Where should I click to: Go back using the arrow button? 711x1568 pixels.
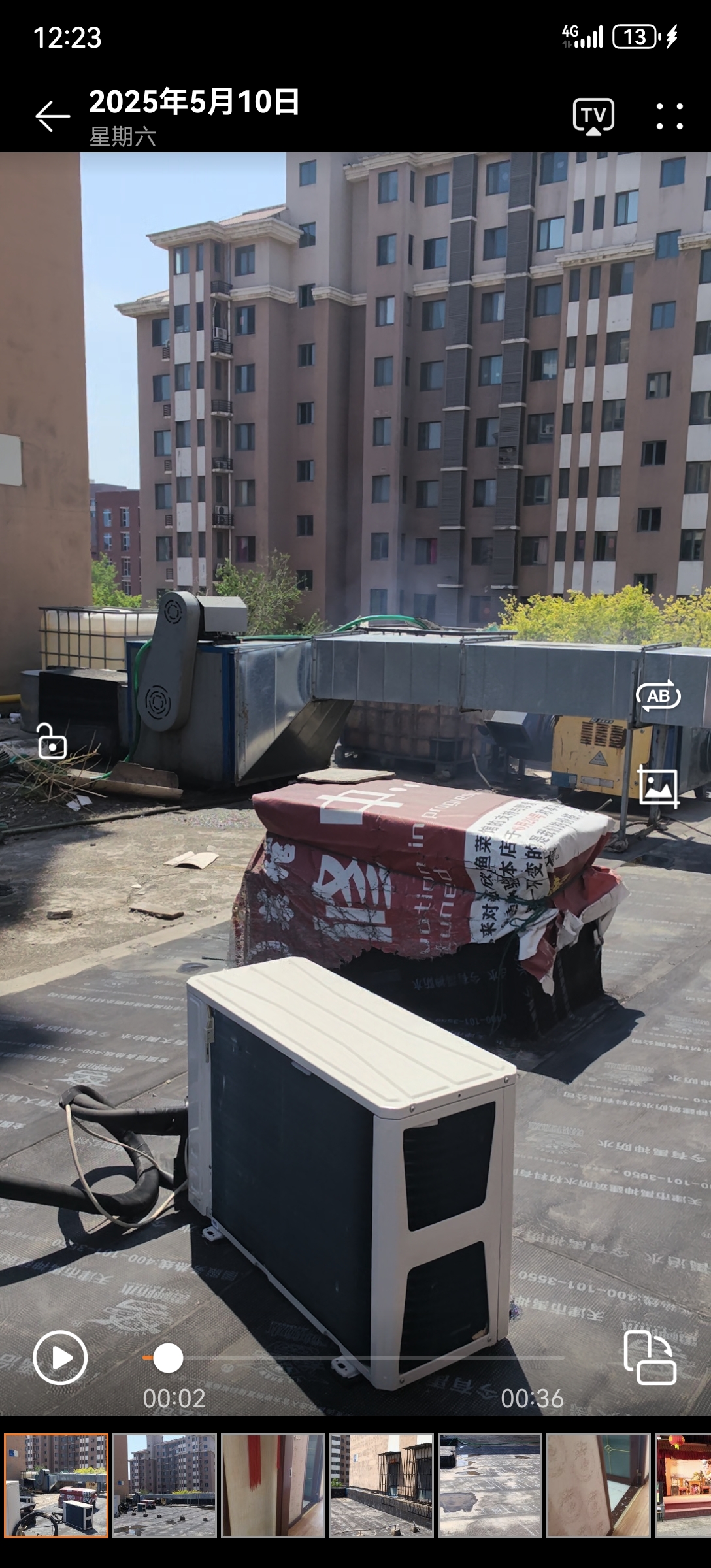52,116
